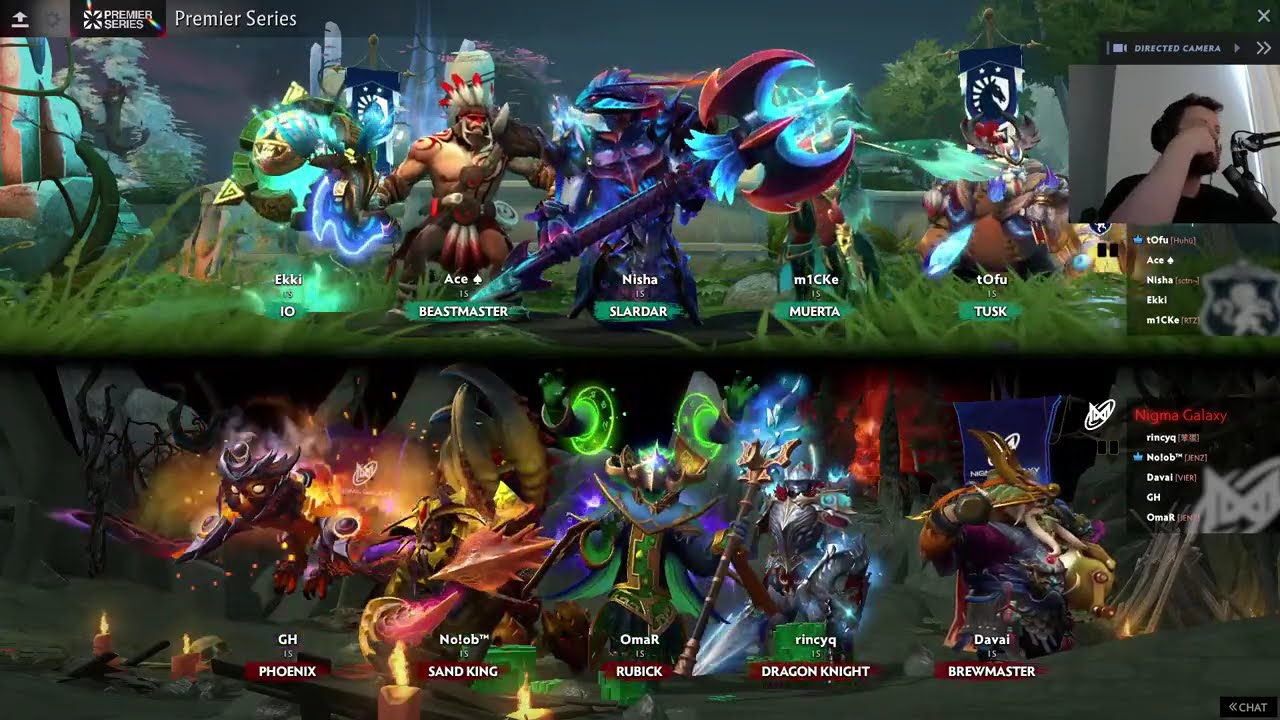Pick Ekki from the top team list
1280x720 pixels.
click(x=1157, y=299)
